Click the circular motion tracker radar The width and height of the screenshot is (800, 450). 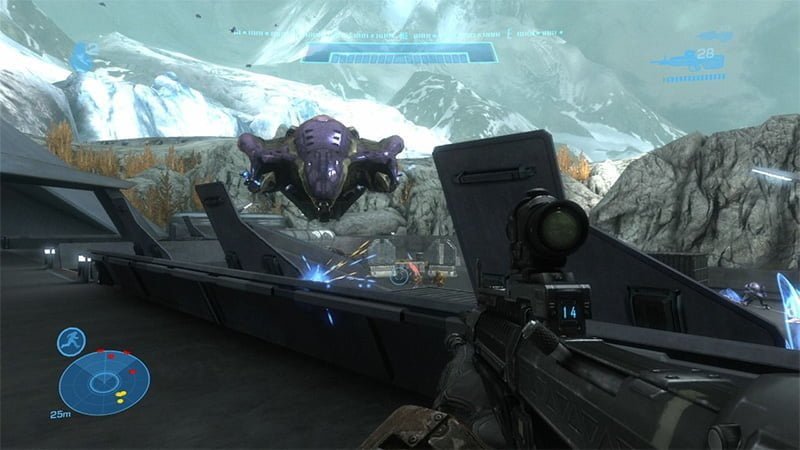pos(104,383)
